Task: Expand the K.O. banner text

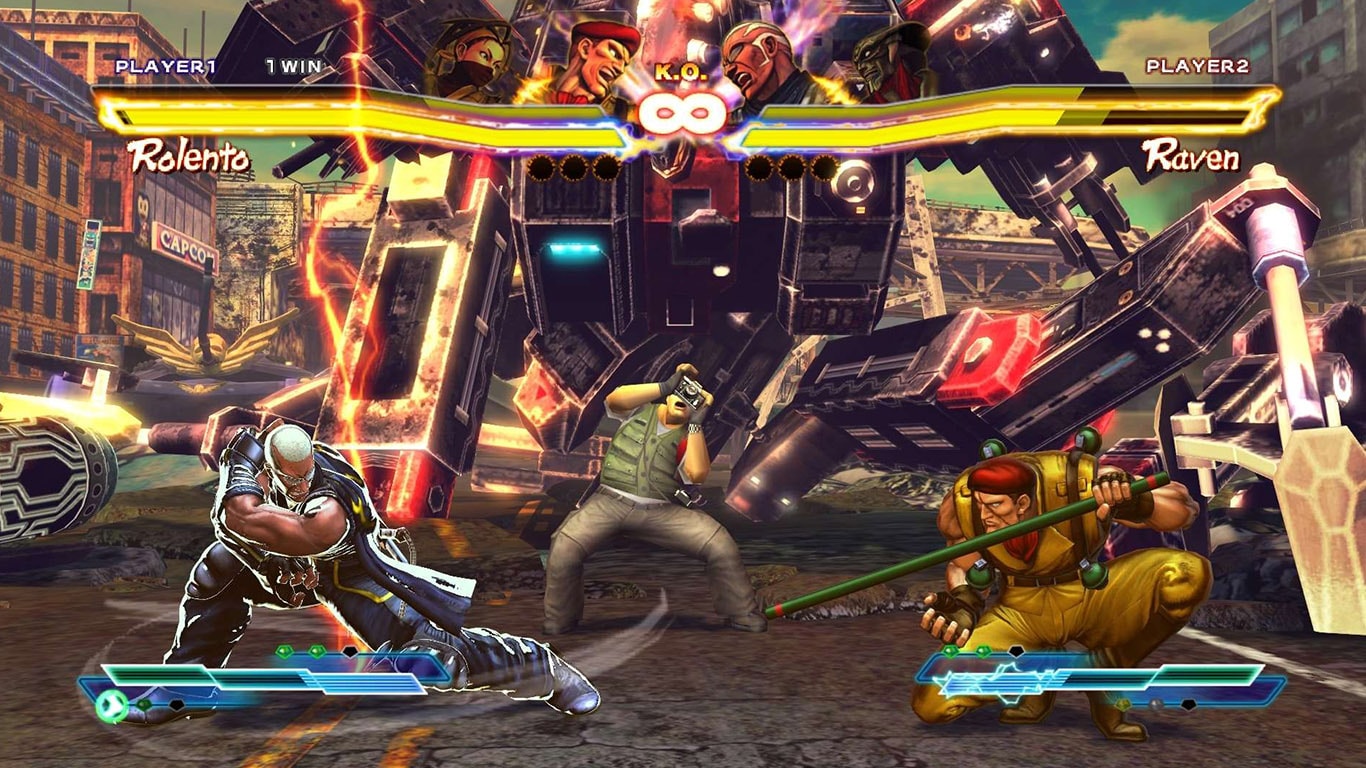Action: click(x=682, y=70)
